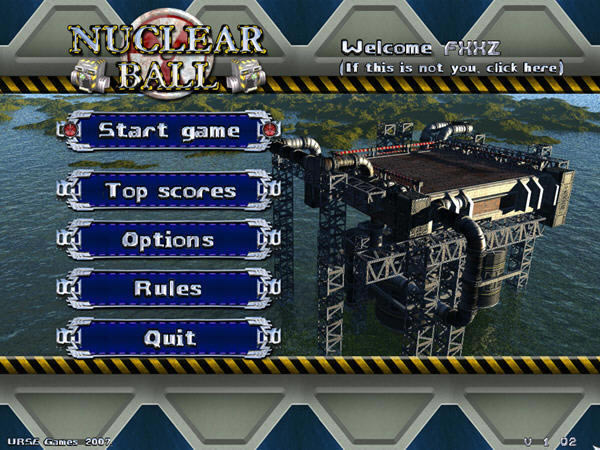Show the game Rules
Image resolution: width=600 pixels, height=450 pixels.
pyautogui.click(x=168, y=288)
